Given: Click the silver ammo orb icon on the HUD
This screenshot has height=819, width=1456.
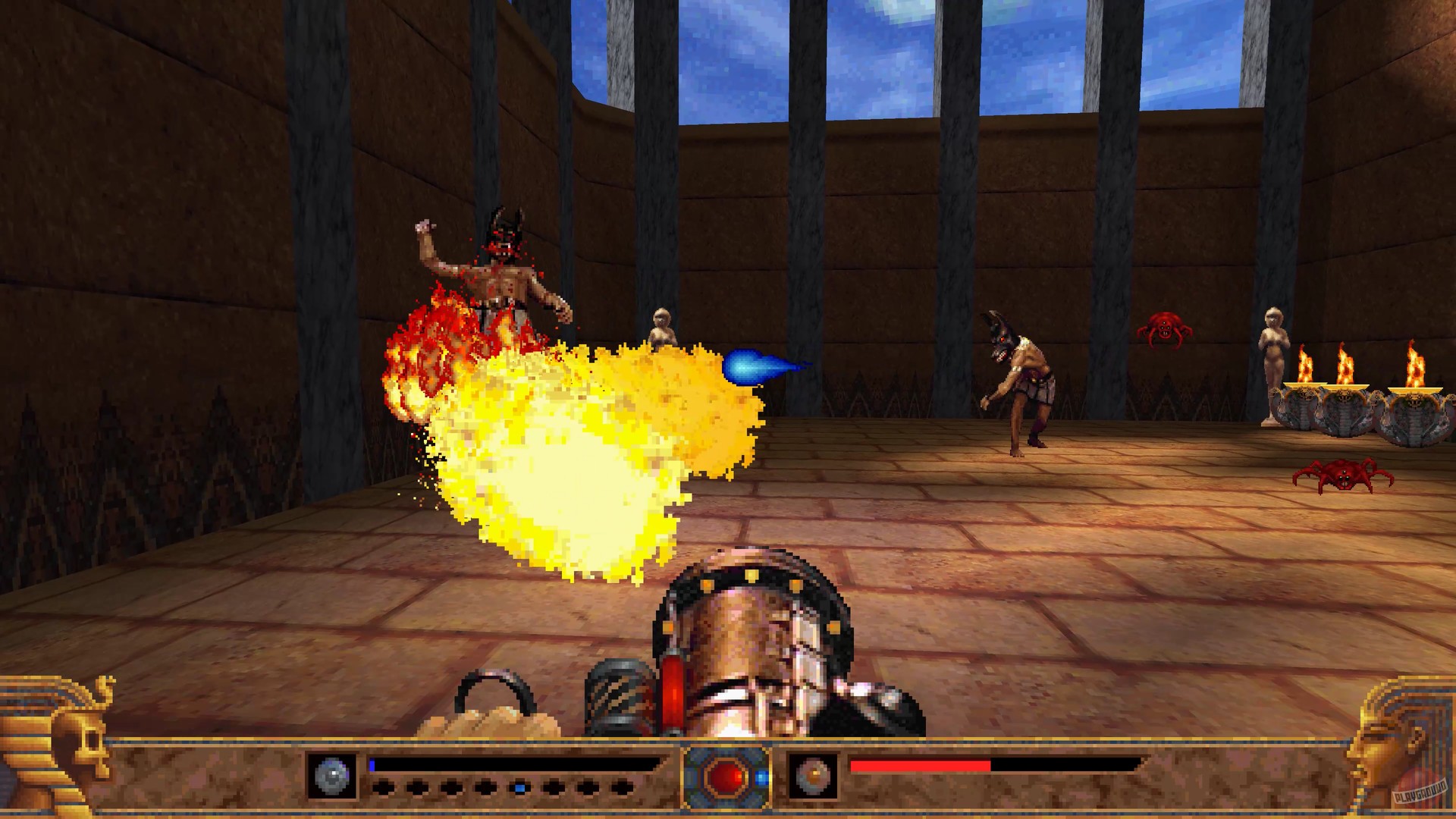Looking at the screenshot, I should 332,775.
